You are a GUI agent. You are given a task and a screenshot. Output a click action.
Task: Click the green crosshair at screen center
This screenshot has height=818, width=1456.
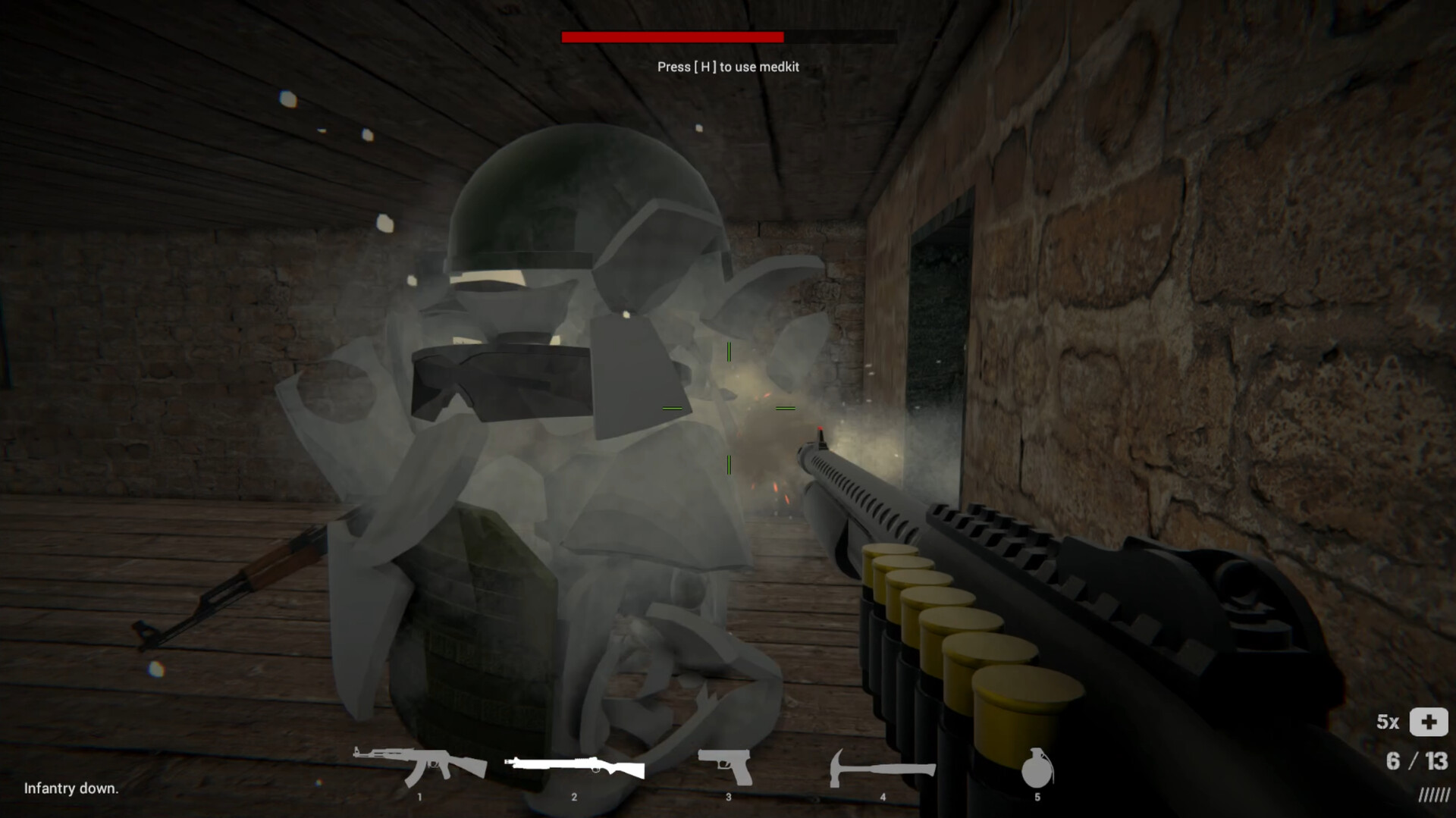pyautogui.click(x=728, y=409)
